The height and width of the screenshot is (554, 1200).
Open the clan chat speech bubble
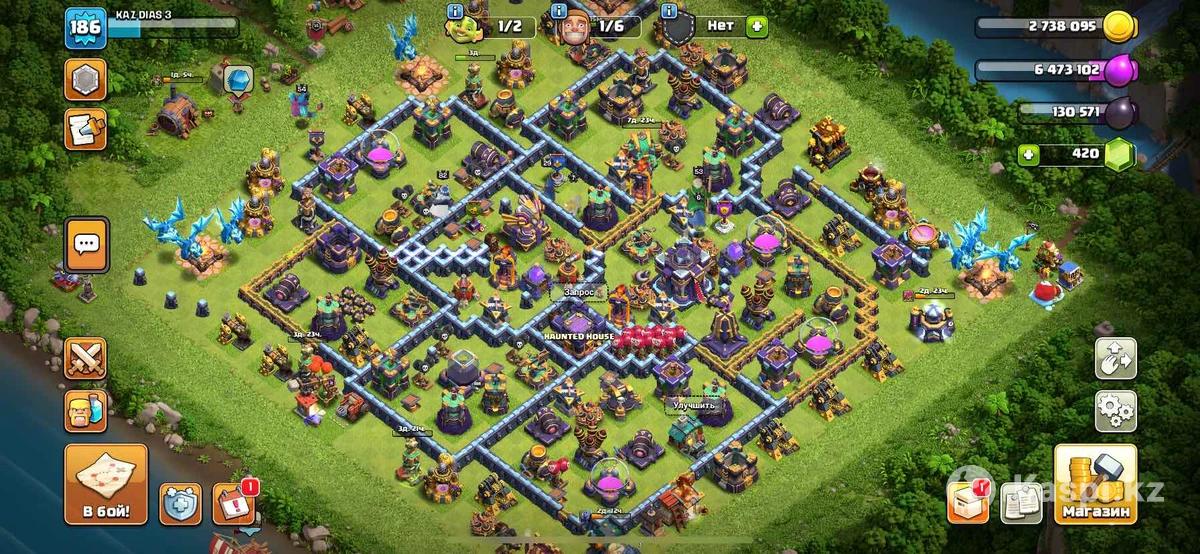85,242
